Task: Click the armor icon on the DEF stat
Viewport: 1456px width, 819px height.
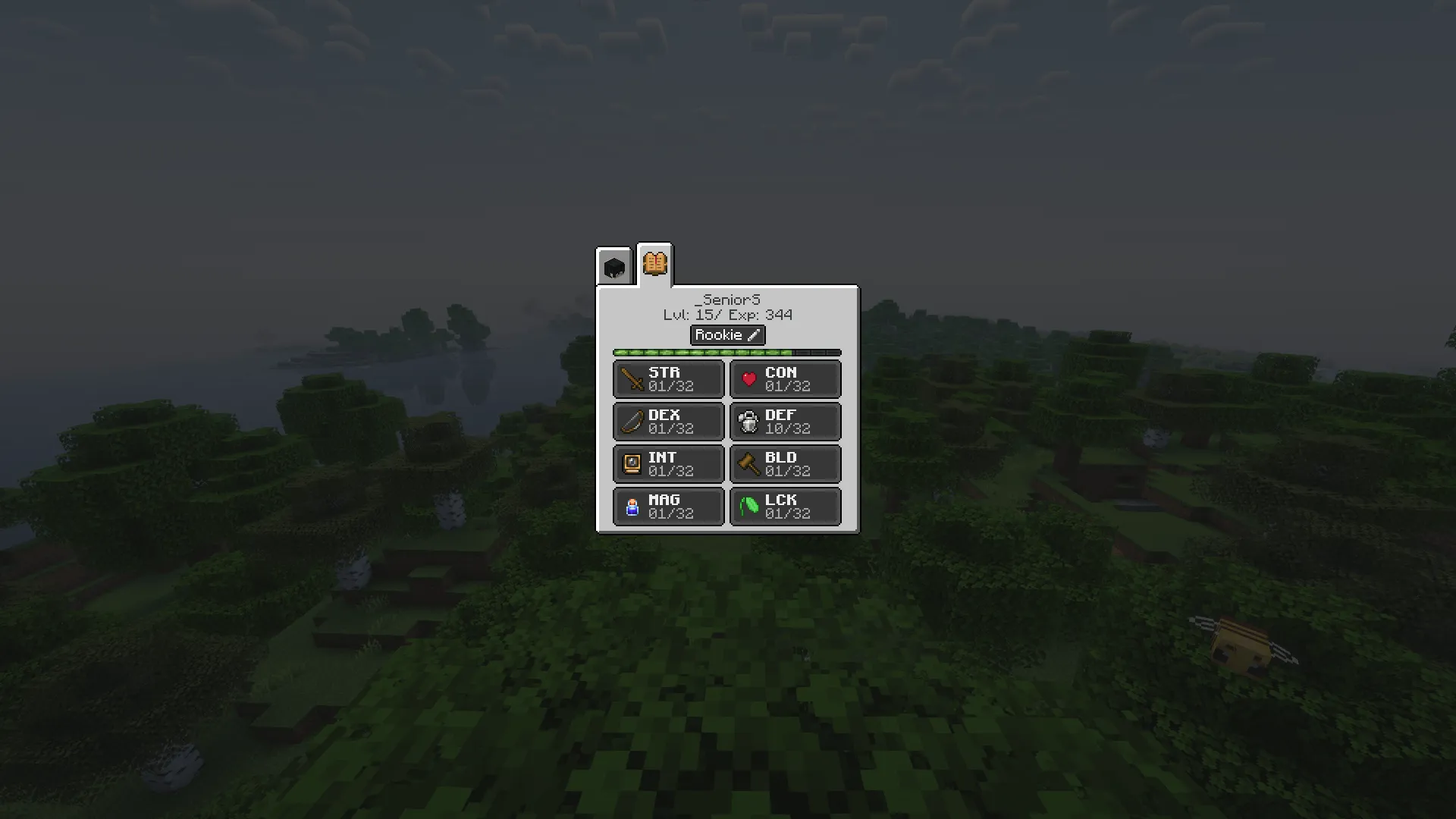Action: 748,422
